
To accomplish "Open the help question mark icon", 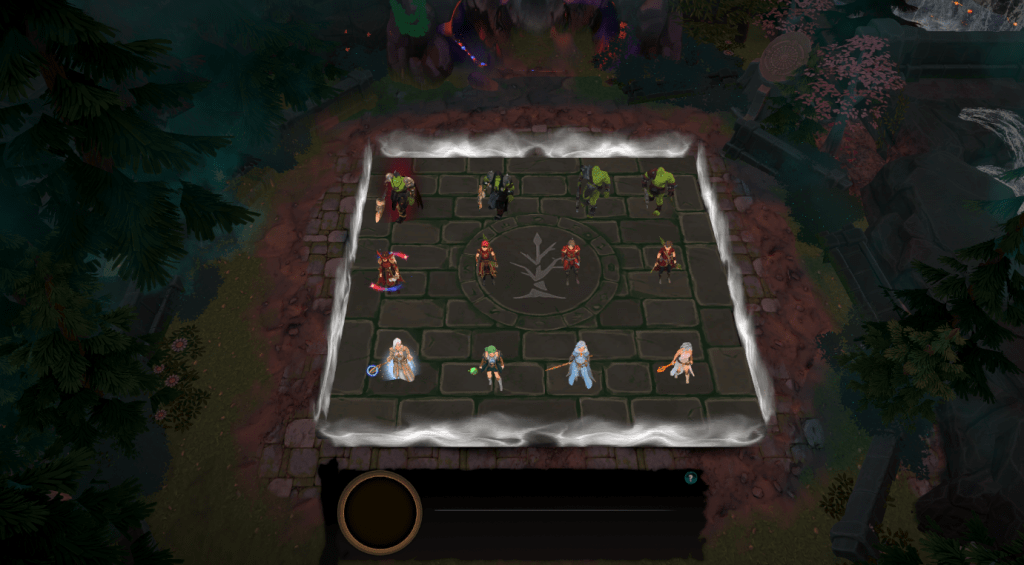I will 690,479.
